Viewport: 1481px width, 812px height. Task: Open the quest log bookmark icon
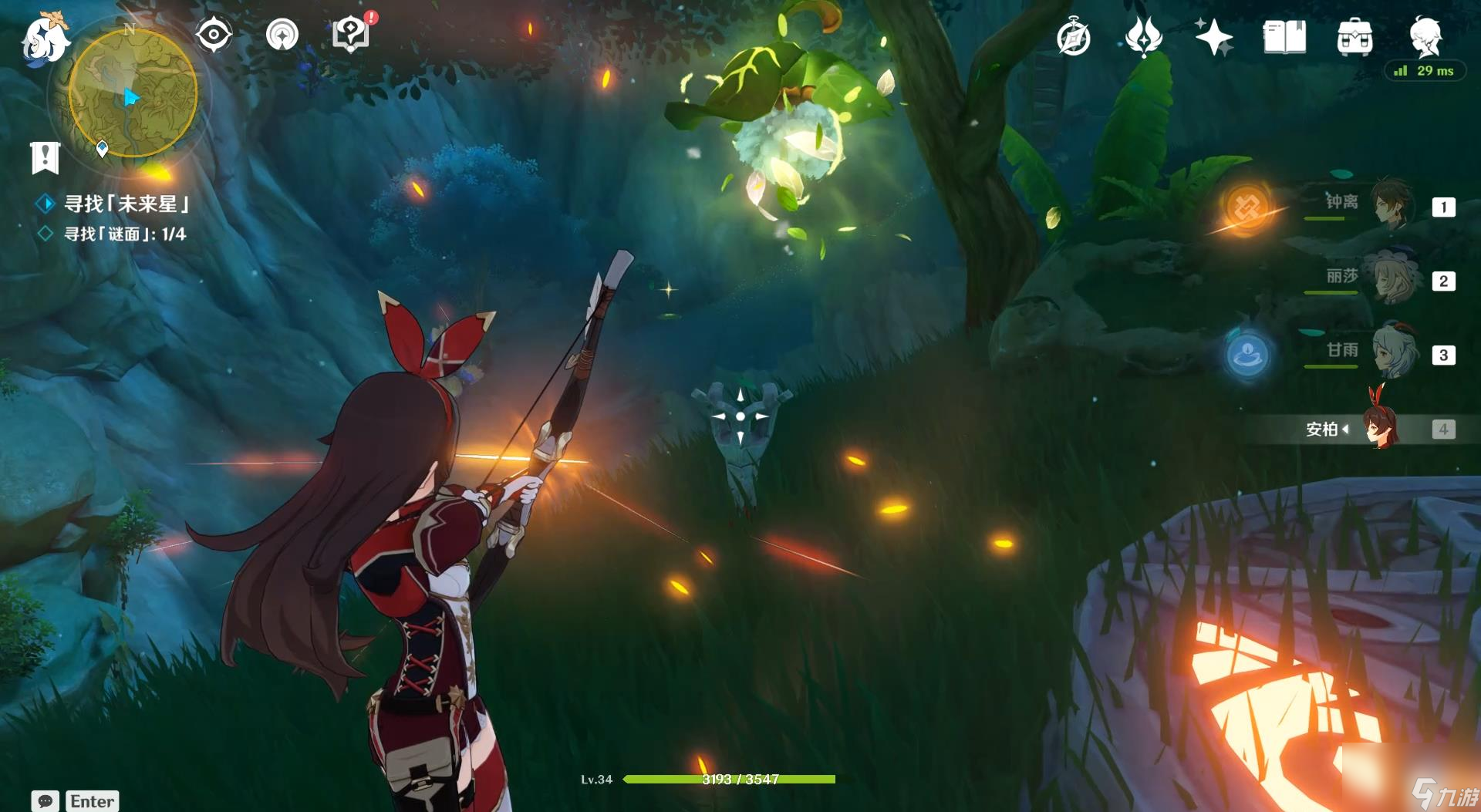[x=45, y=157]
